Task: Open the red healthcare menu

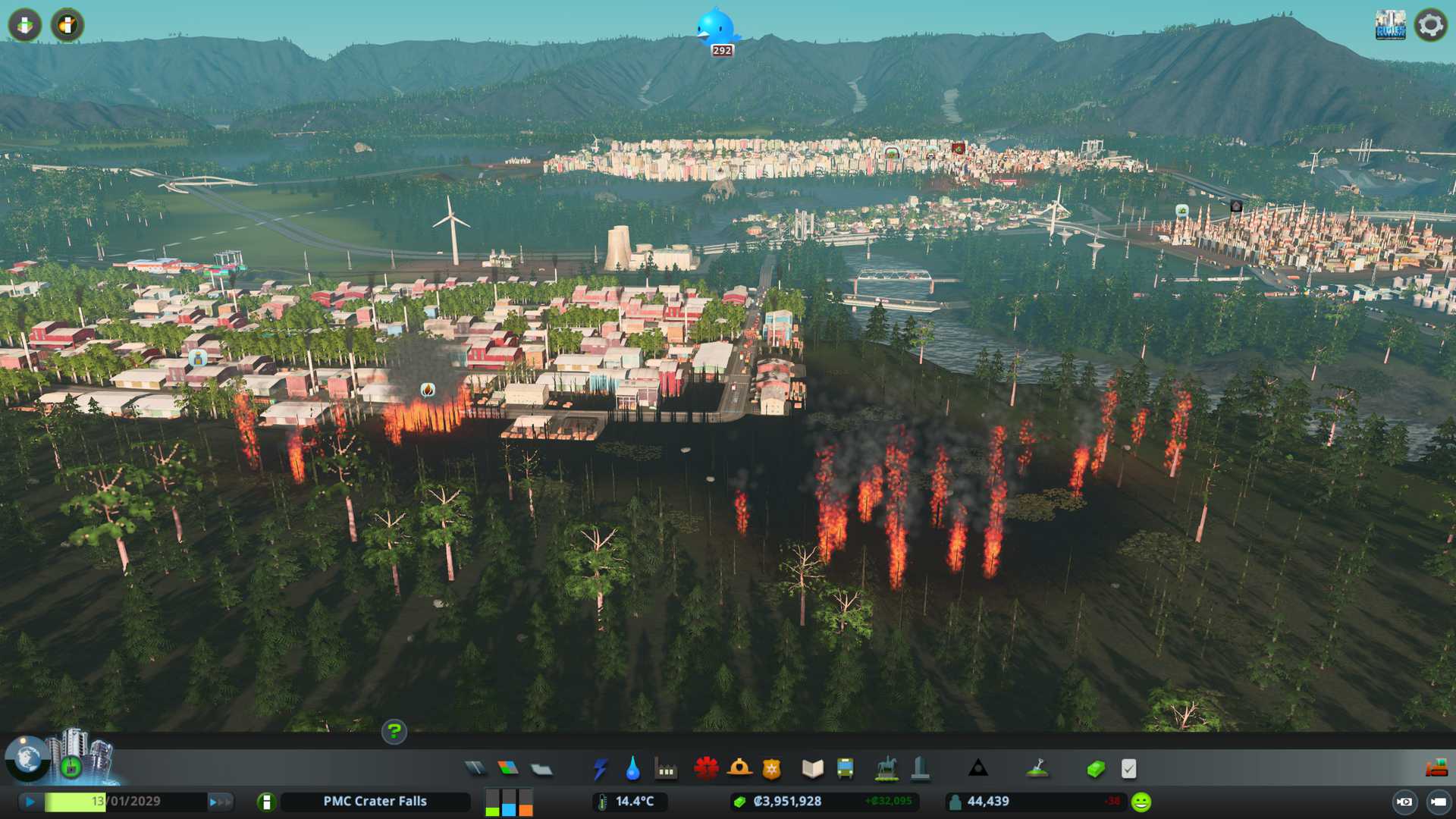Action: pos(706,769)
